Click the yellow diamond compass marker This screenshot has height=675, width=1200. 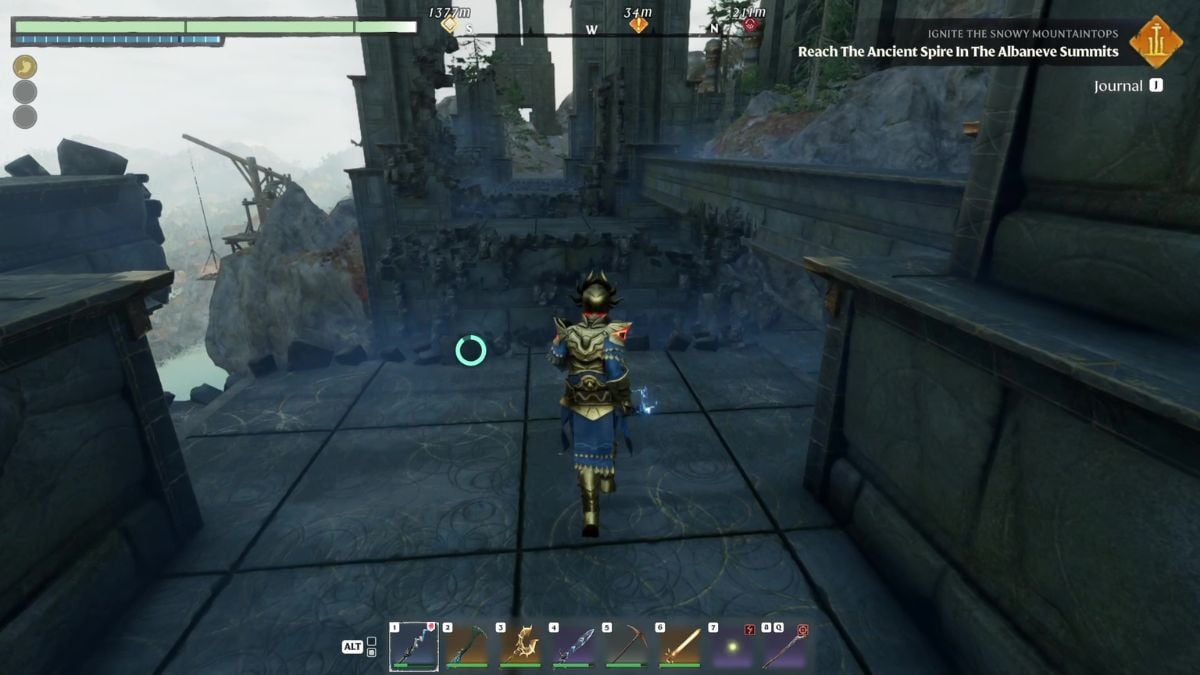pos(450,25)
